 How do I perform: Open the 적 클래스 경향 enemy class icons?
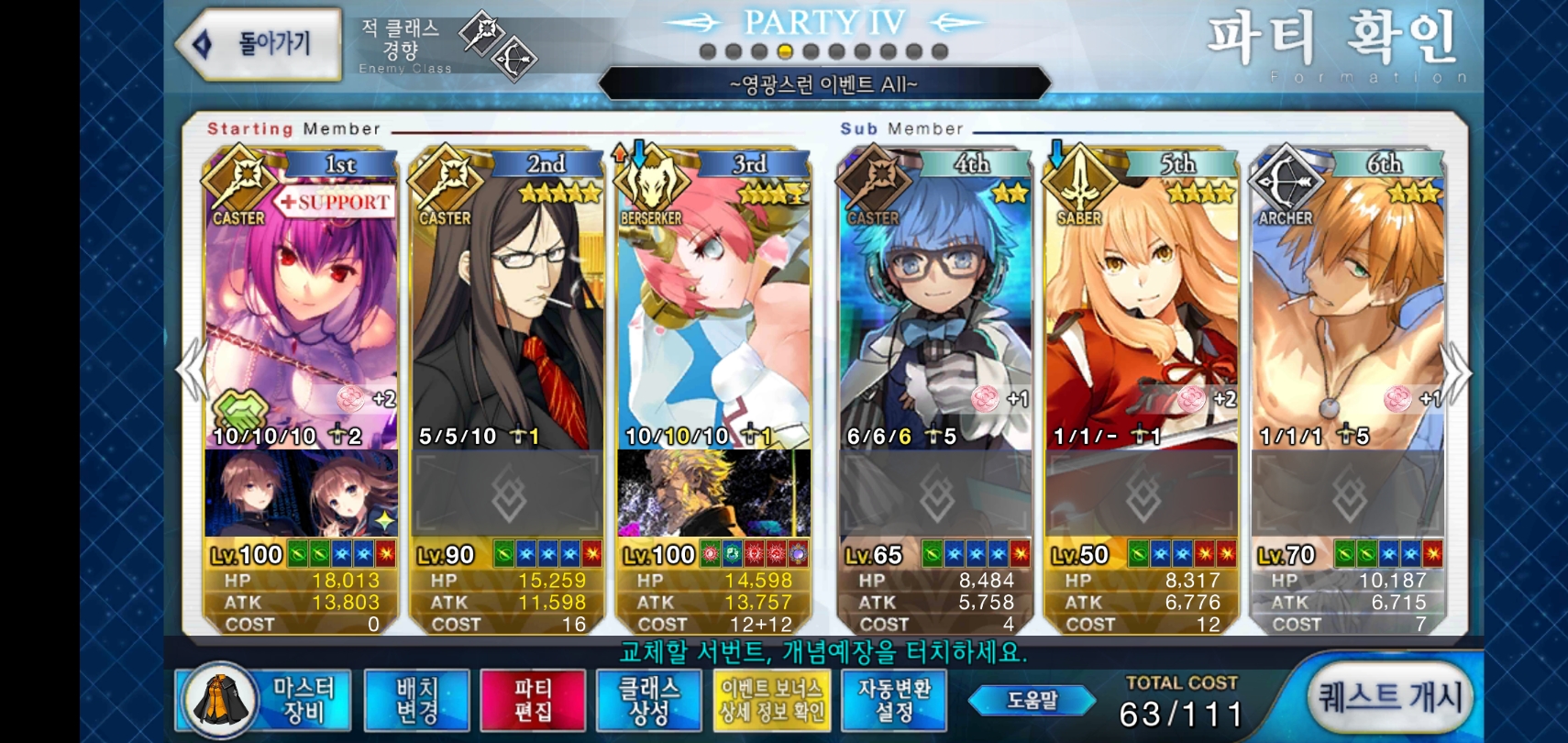[500, 46]
